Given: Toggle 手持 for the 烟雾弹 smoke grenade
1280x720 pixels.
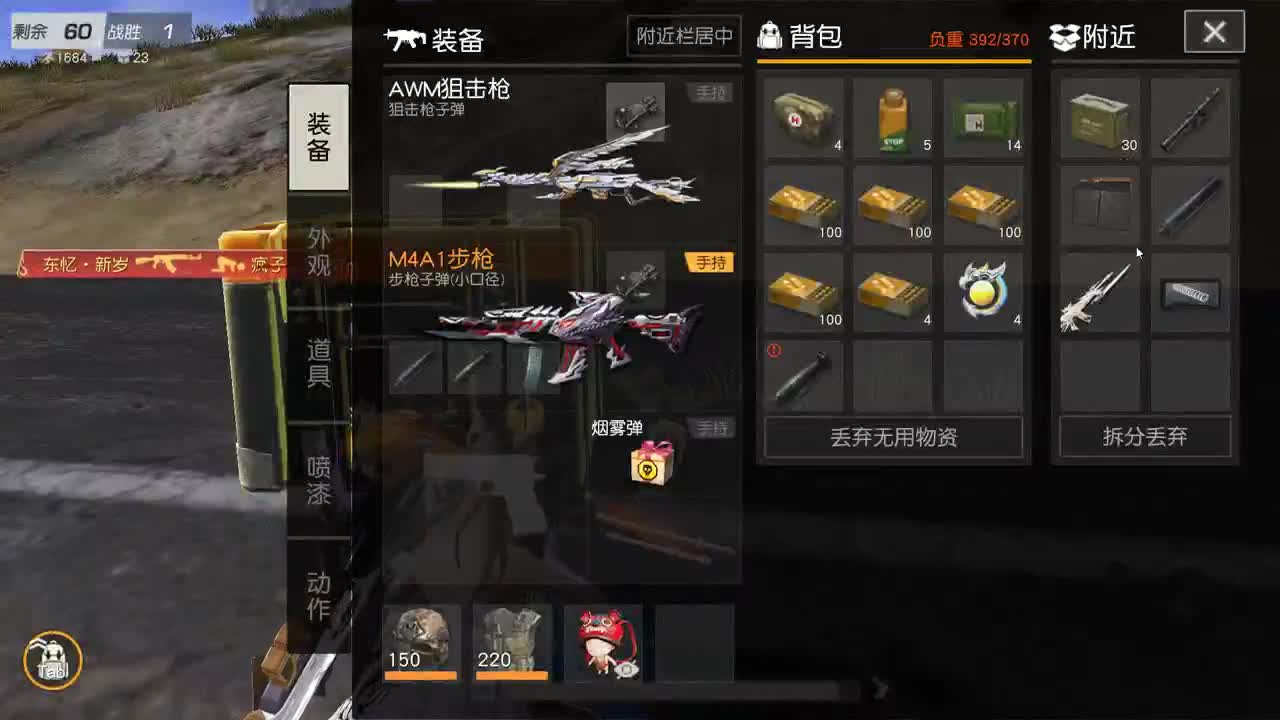Looking at the screenshot, I should [x=711, y=427].
